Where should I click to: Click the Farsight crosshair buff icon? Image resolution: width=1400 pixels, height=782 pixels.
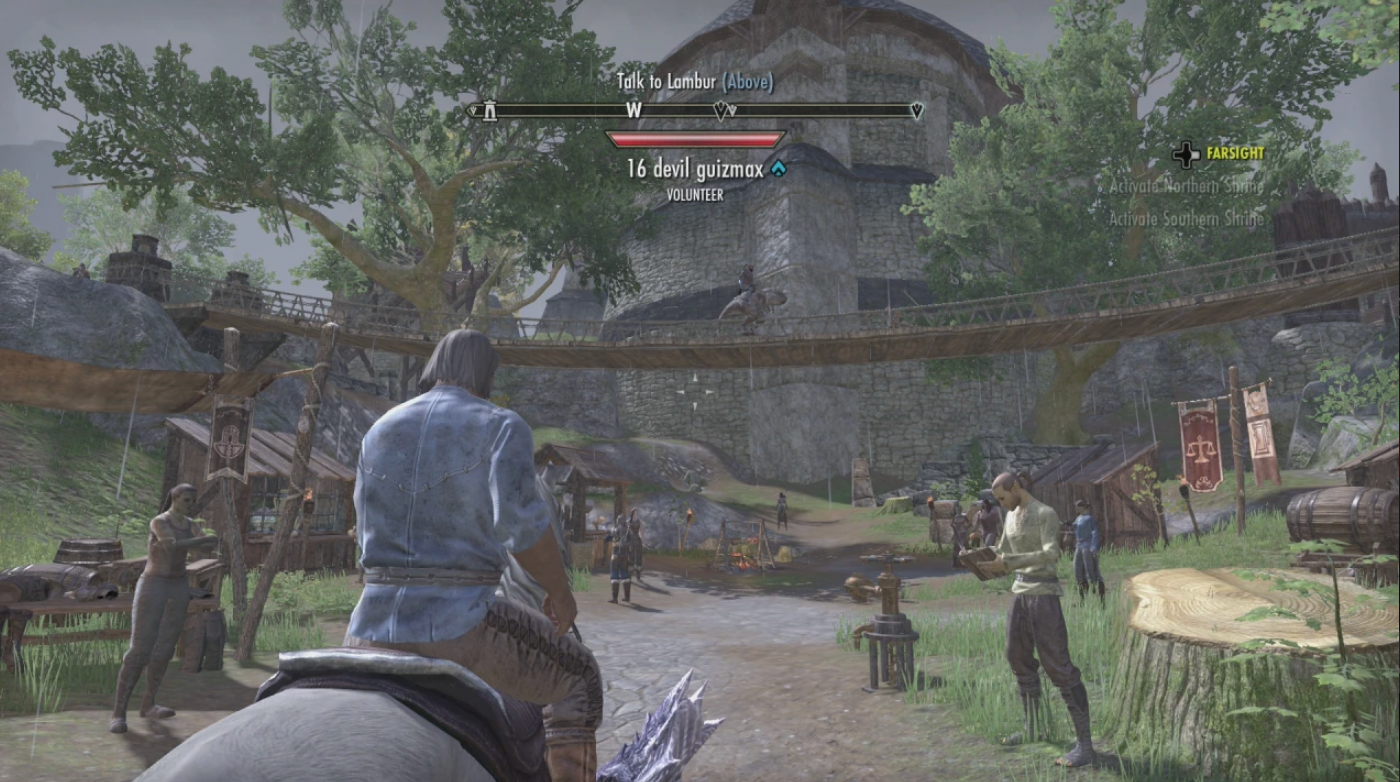coord(1186,153)
